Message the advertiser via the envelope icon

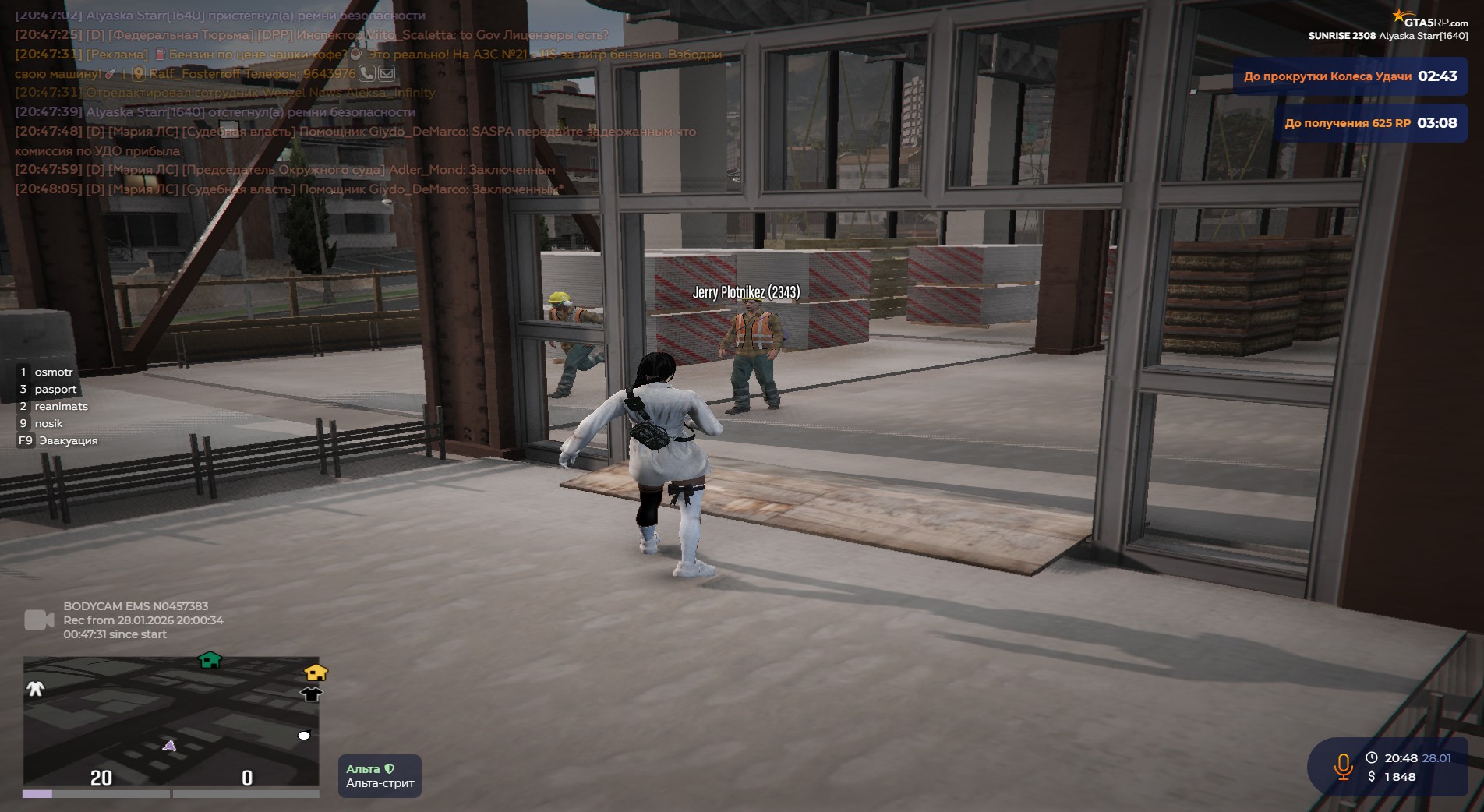(x=387, y=73)
